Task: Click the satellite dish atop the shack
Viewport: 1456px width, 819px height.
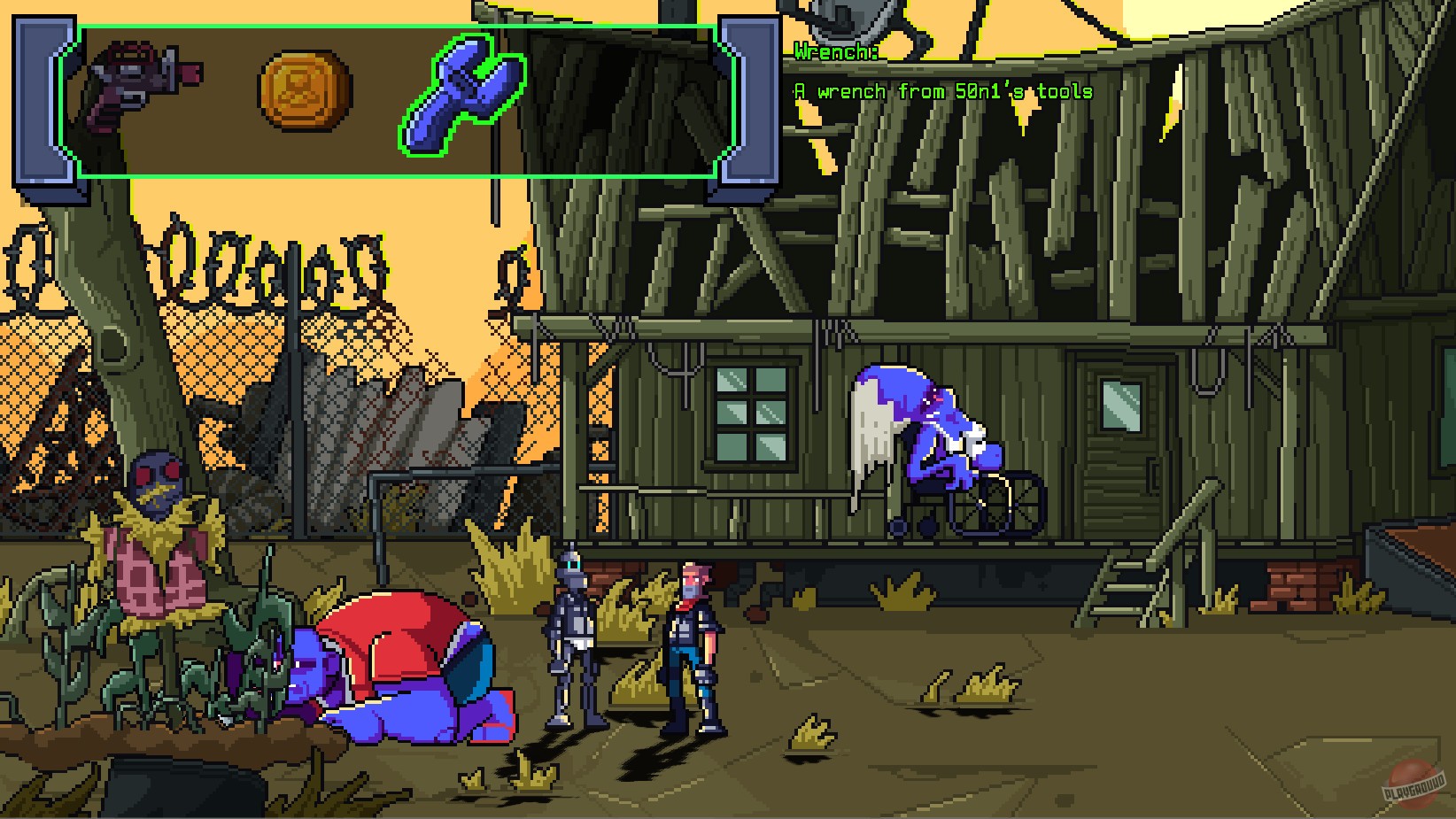Action: tap(850, 18)
